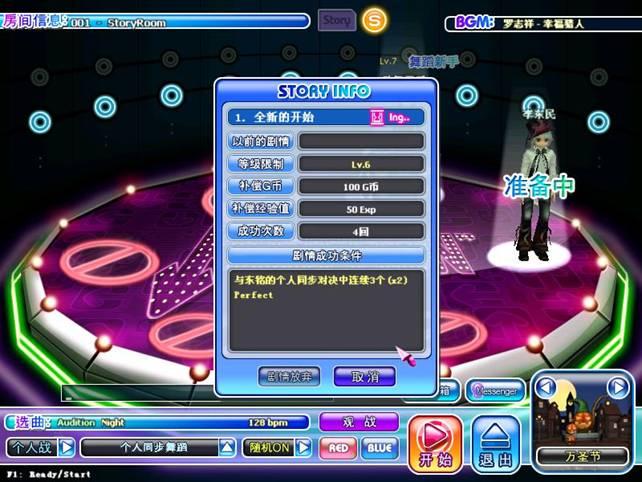Screen dimensions: 642x482
Task: Switch to the next stage with right arrow
Action: click(x=618, y=387)
